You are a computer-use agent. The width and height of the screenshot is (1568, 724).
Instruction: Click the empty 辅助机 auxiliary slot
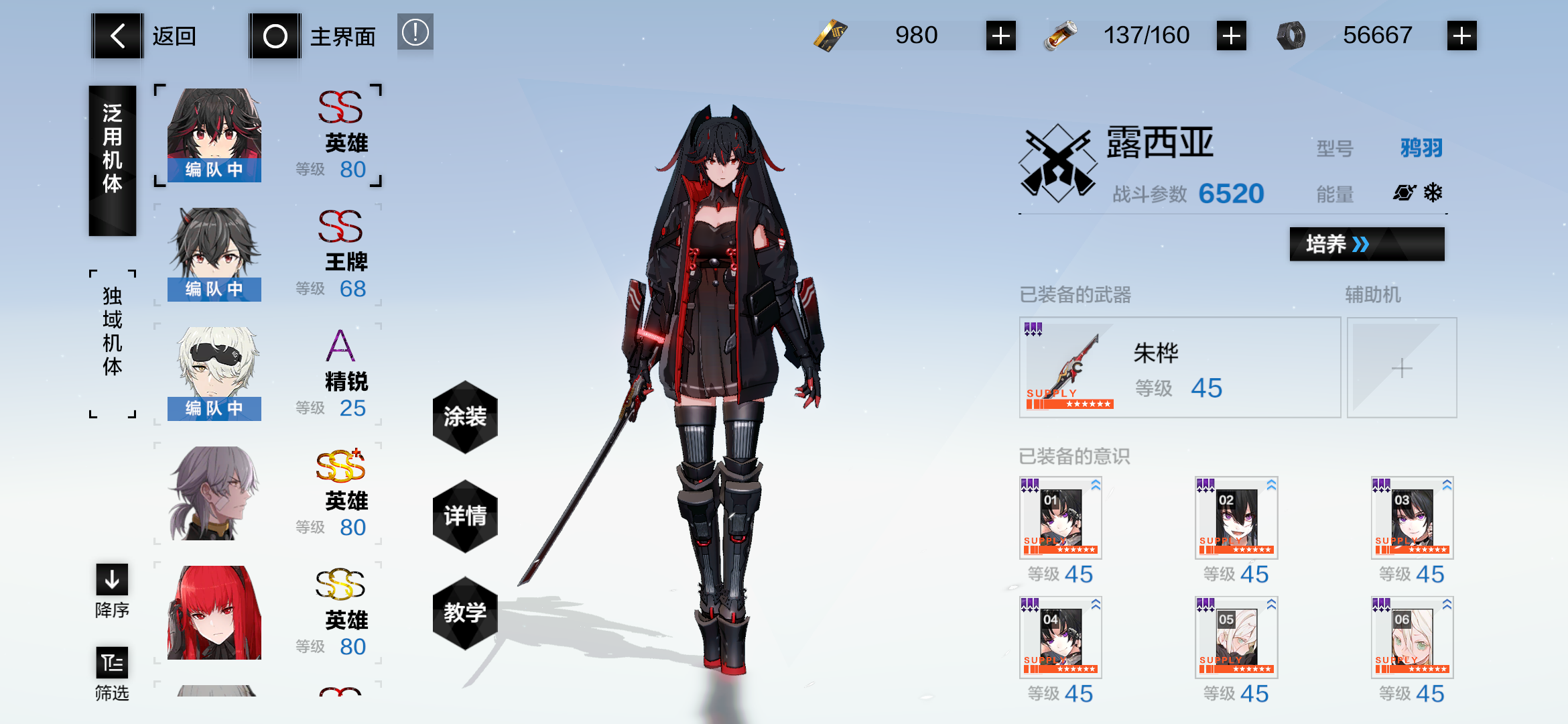pyautogui.click(x=1401, y=367)
